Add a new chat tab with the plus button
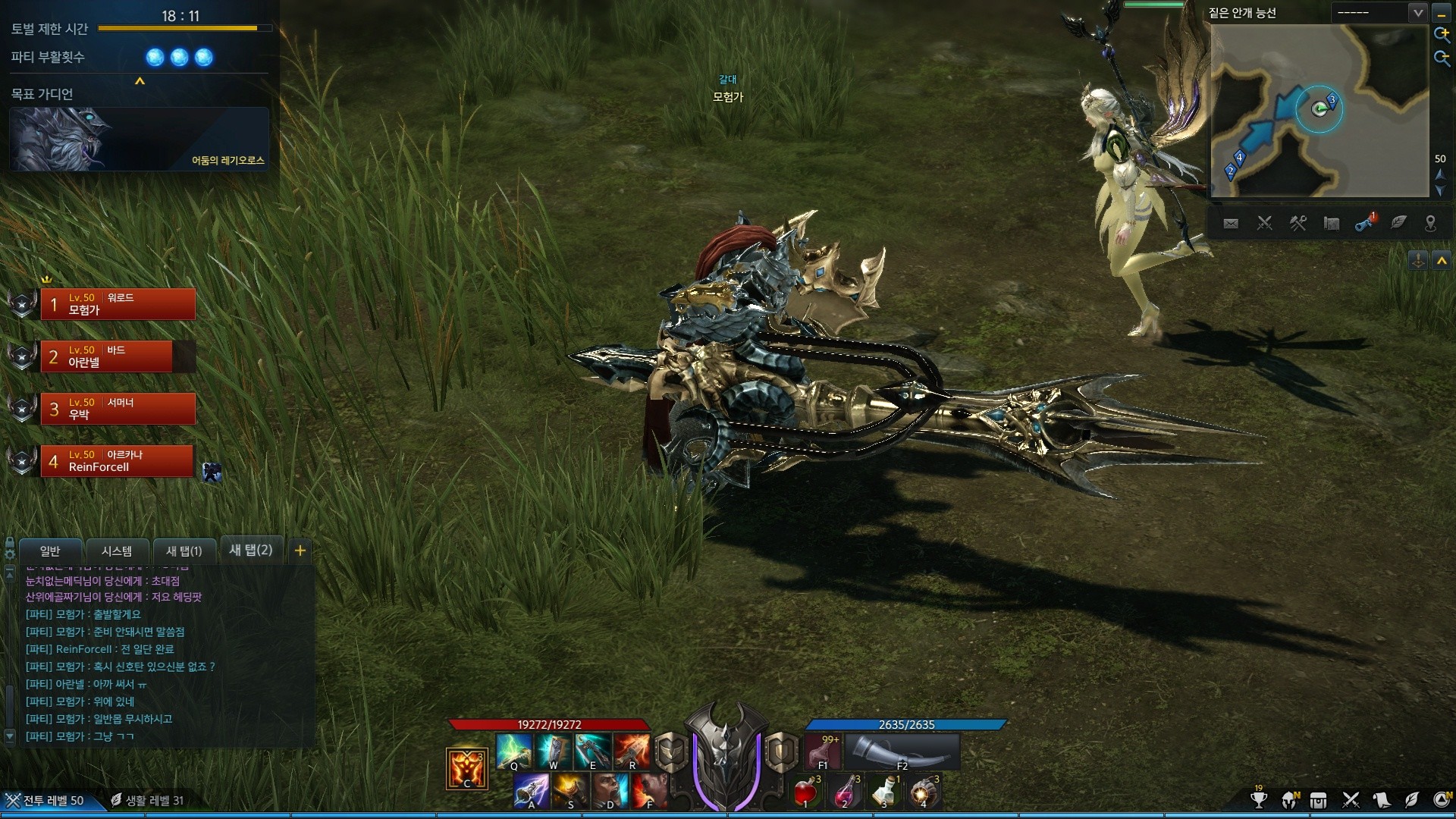The height and width of the screenshot is (819, 1456). [300, 551]
